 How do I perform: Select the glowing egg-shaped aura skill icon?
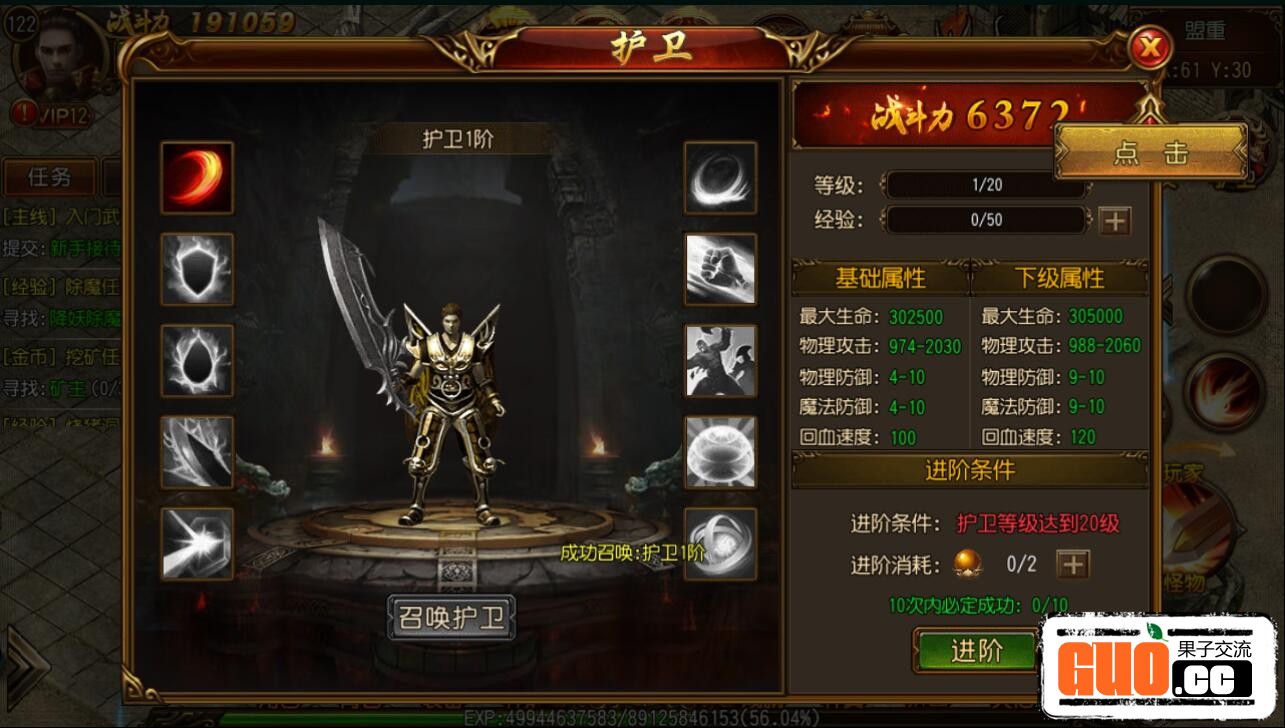pyautogui.click(x=197, y=361)
